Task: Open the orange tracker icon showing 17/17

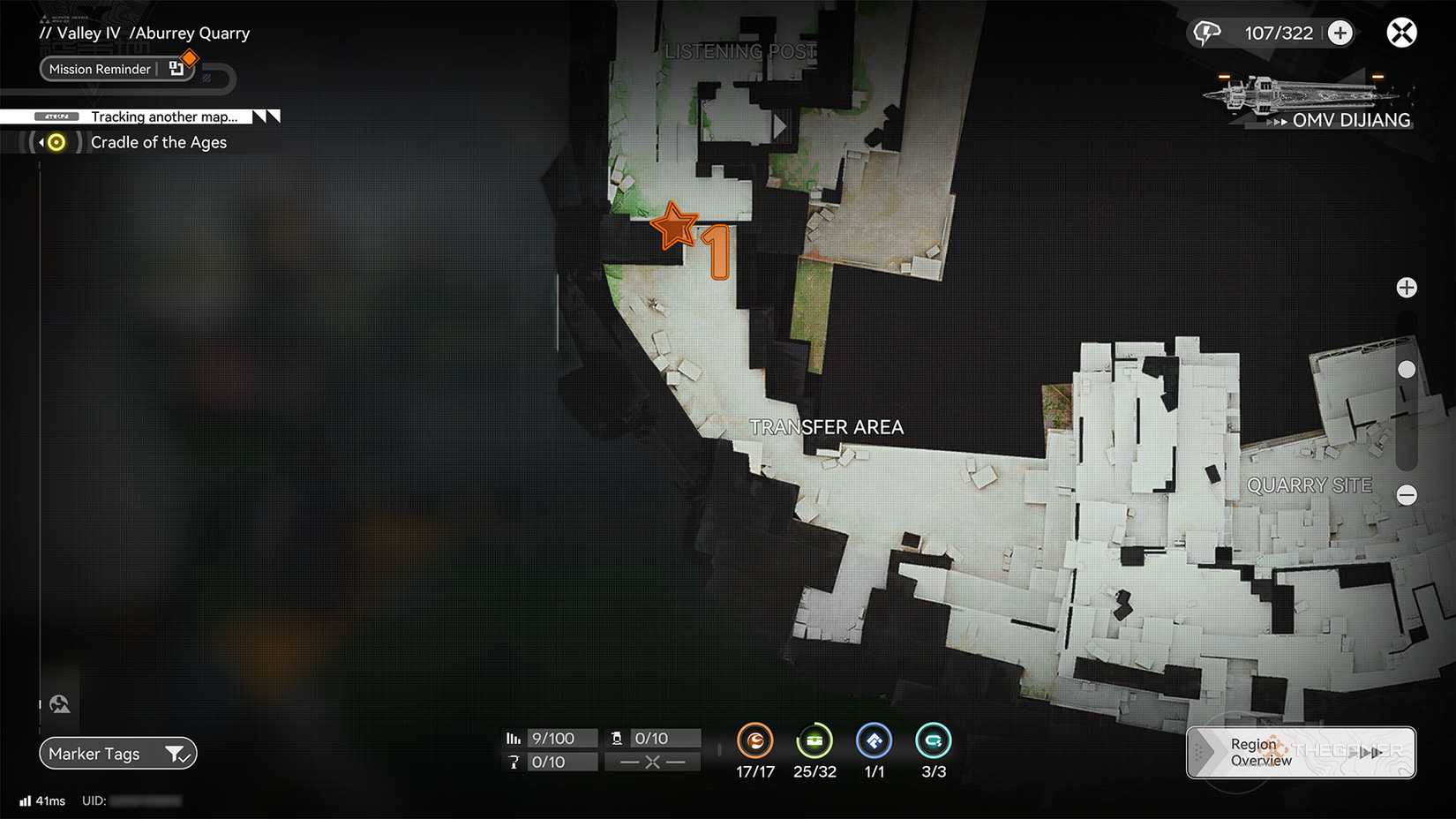Action: click(754, 741)
